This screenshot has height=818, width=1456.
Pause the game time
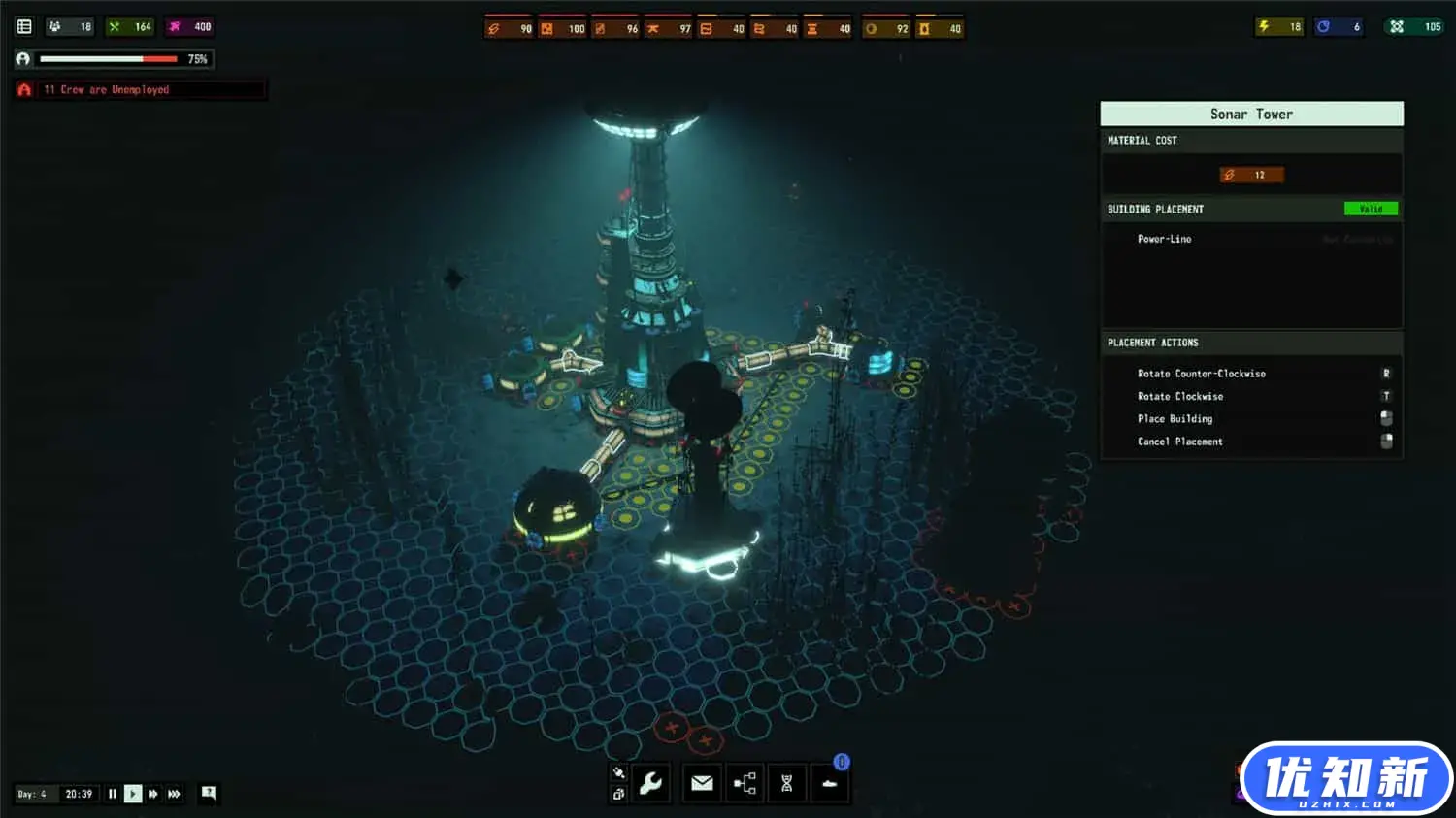pyautogui.click(x=113, y=794)
